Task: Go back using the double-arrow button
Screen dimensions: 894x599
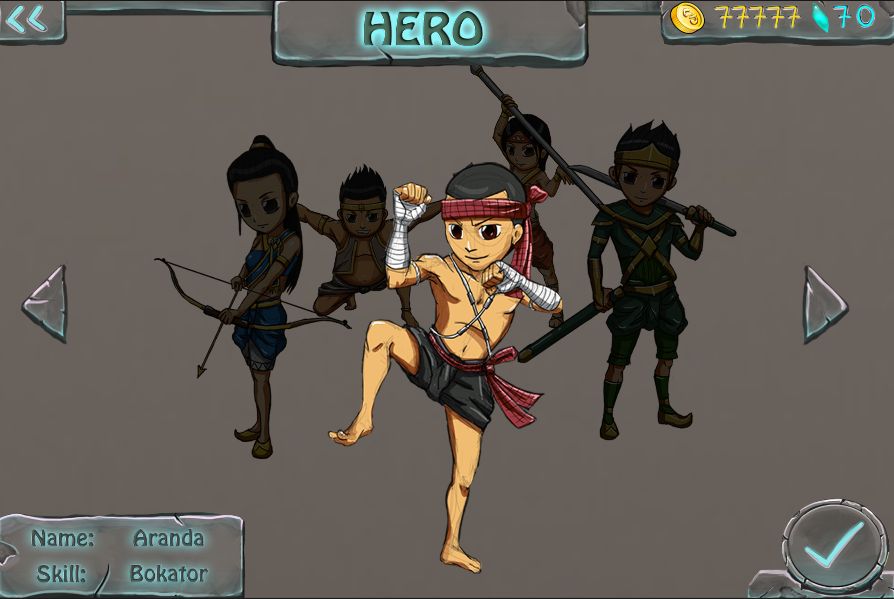Action: coord(27,20)
